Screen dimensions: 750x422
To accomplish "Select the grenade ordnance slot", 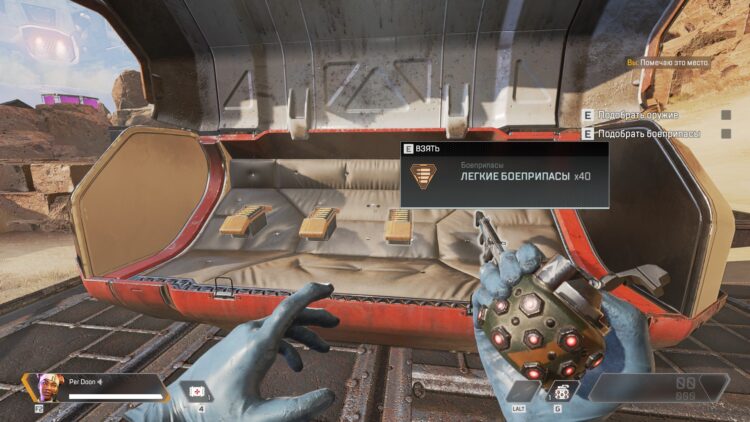I will point(563,389).
